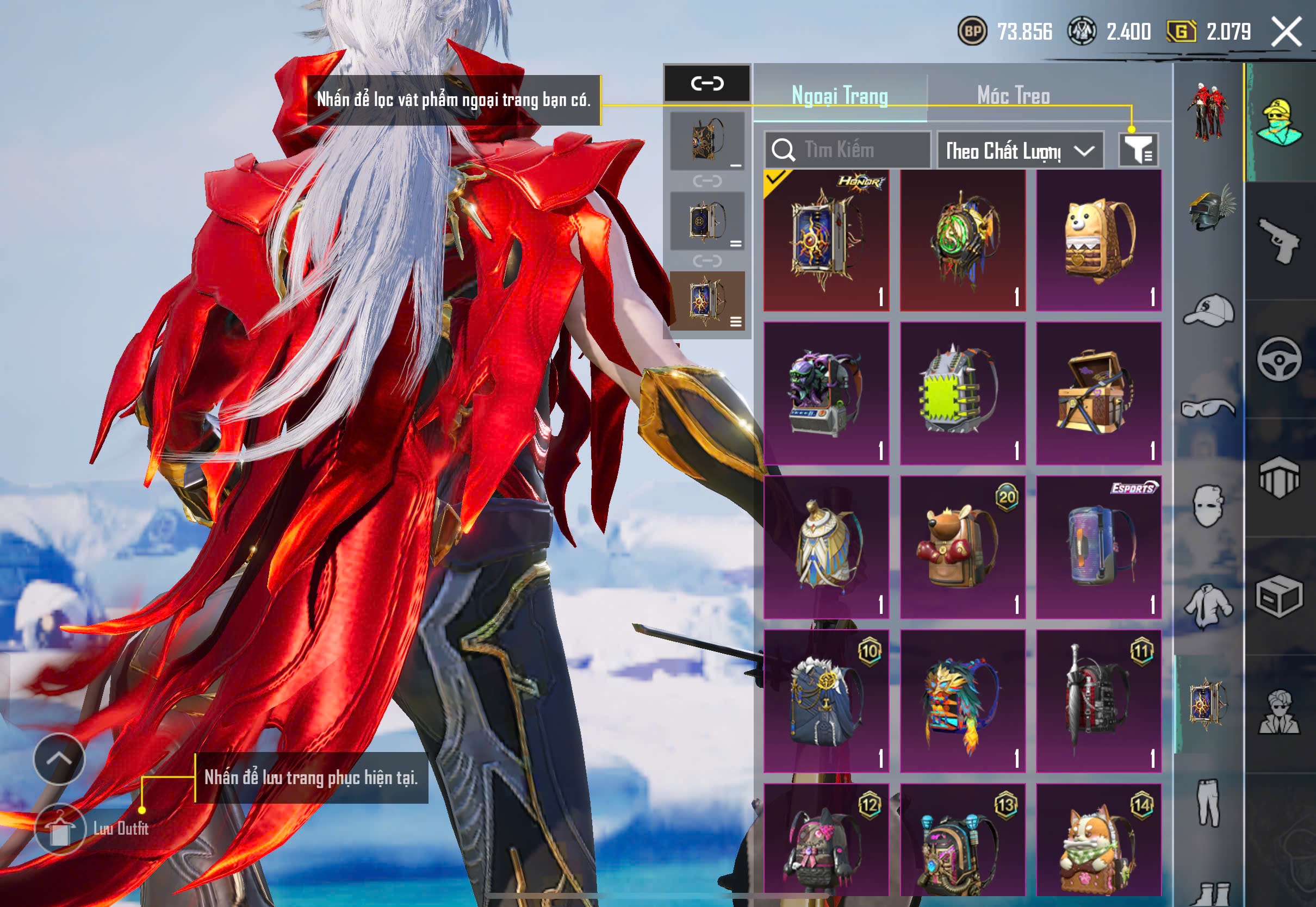Click the Tìm Kiếm search field
Screen dimensions: 1316x907
point(847,150)
